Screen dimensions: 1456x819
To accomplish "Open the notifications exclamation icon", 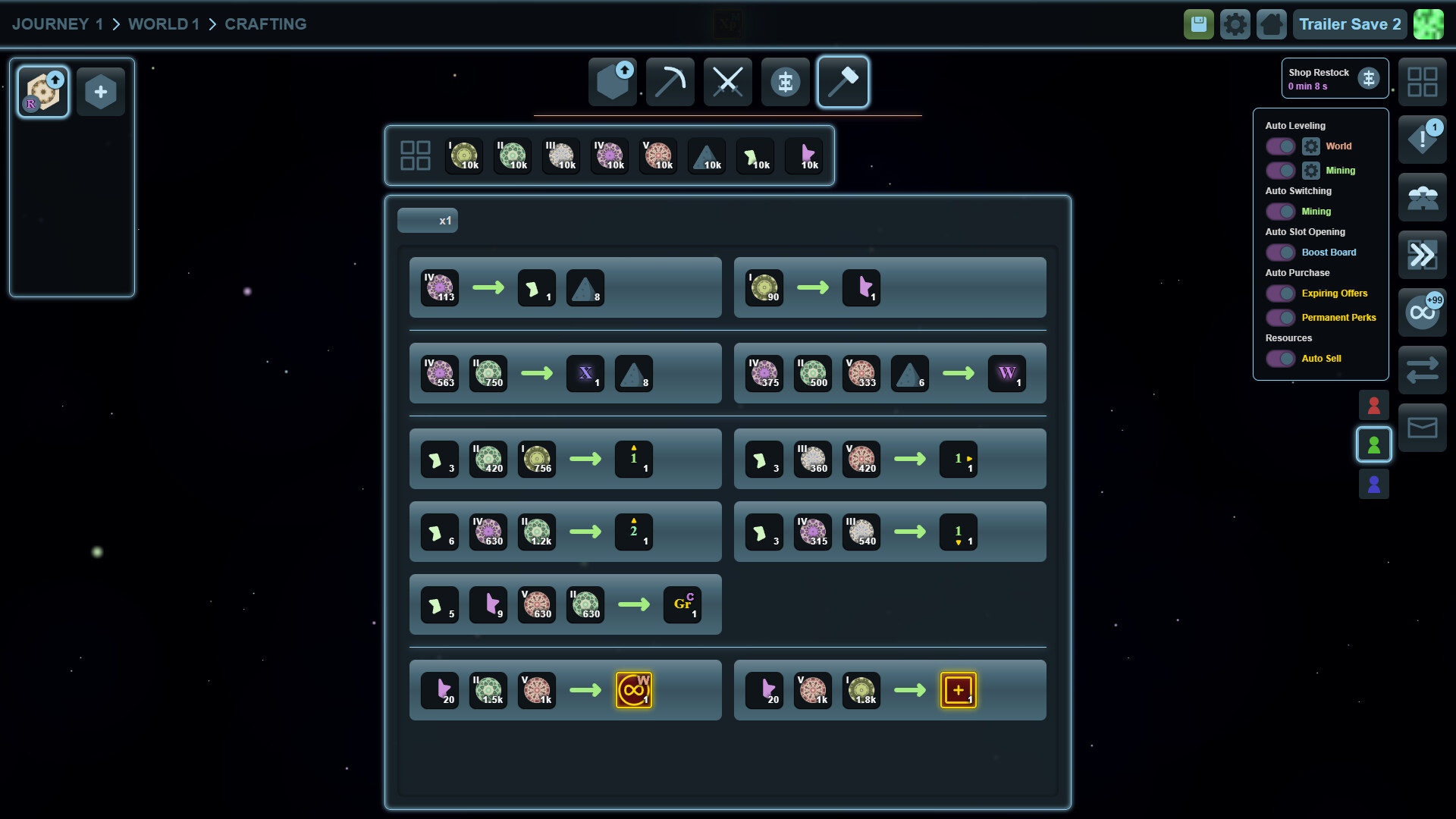I will click(1422, 140).
